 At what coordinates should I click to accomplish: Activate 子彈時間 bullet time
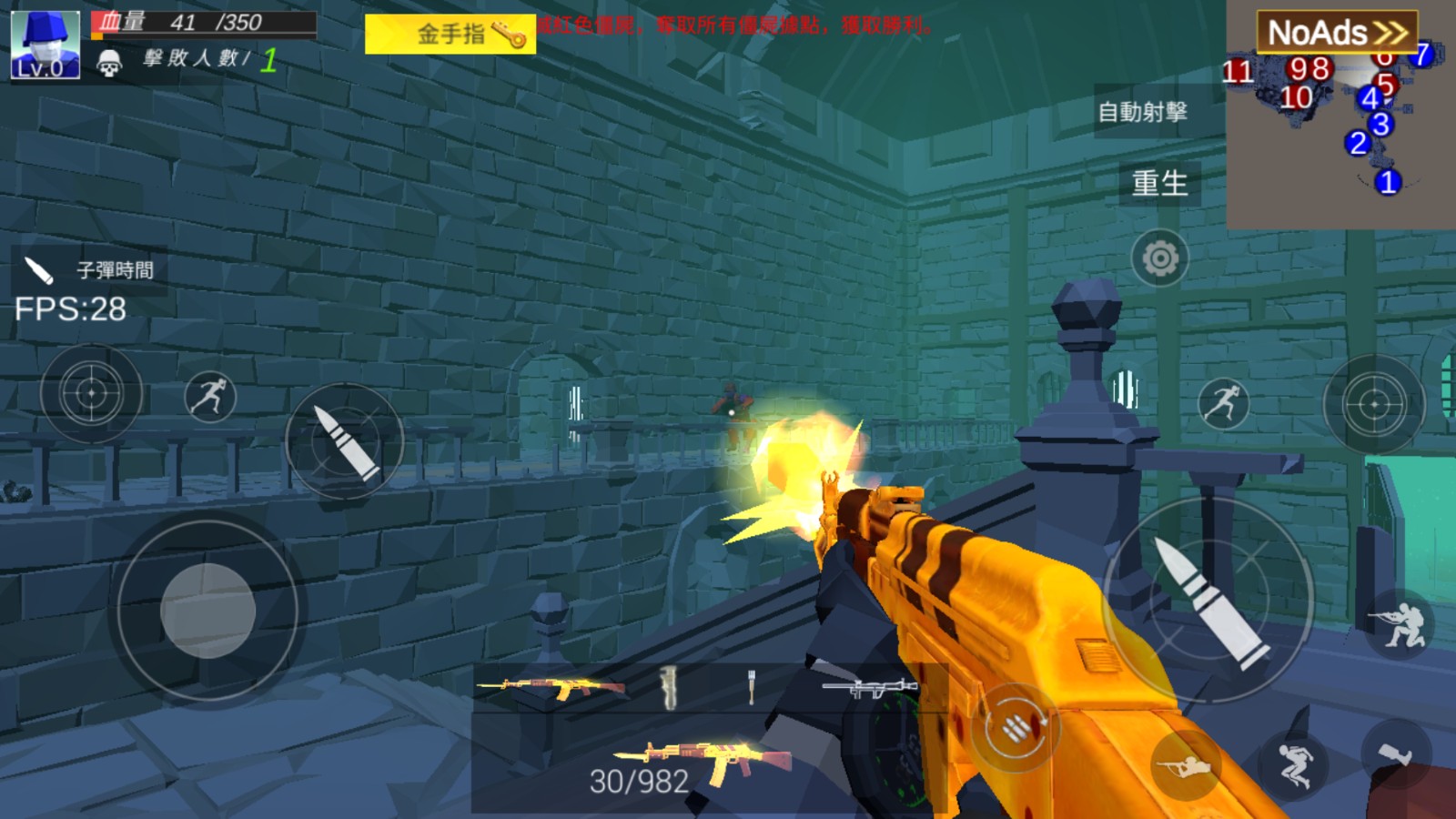(x=89, y=270)
